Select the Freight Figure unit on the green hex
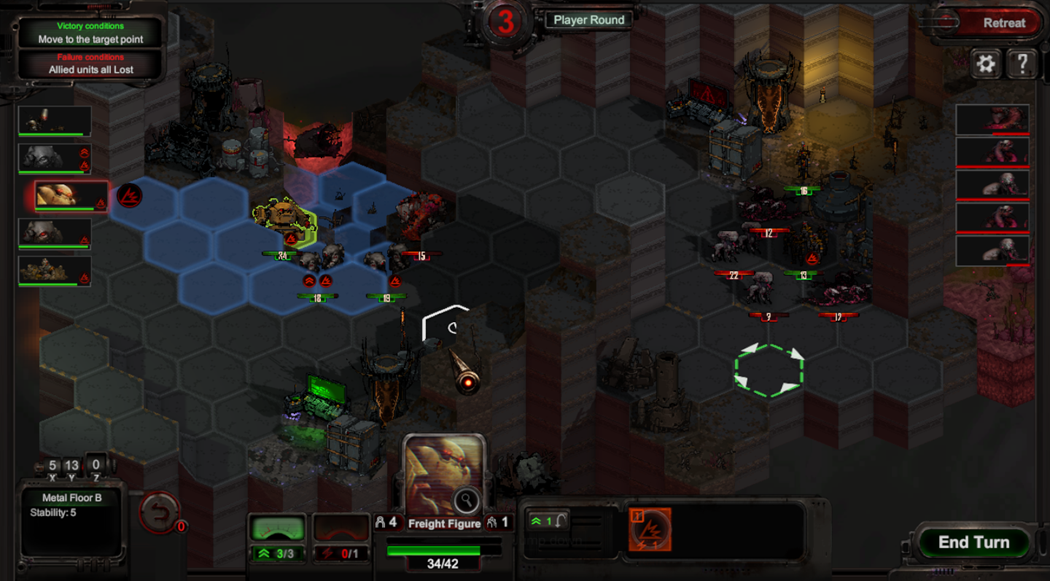The width and height of the screenshot is (1050, 581). [x=285, y=222]
